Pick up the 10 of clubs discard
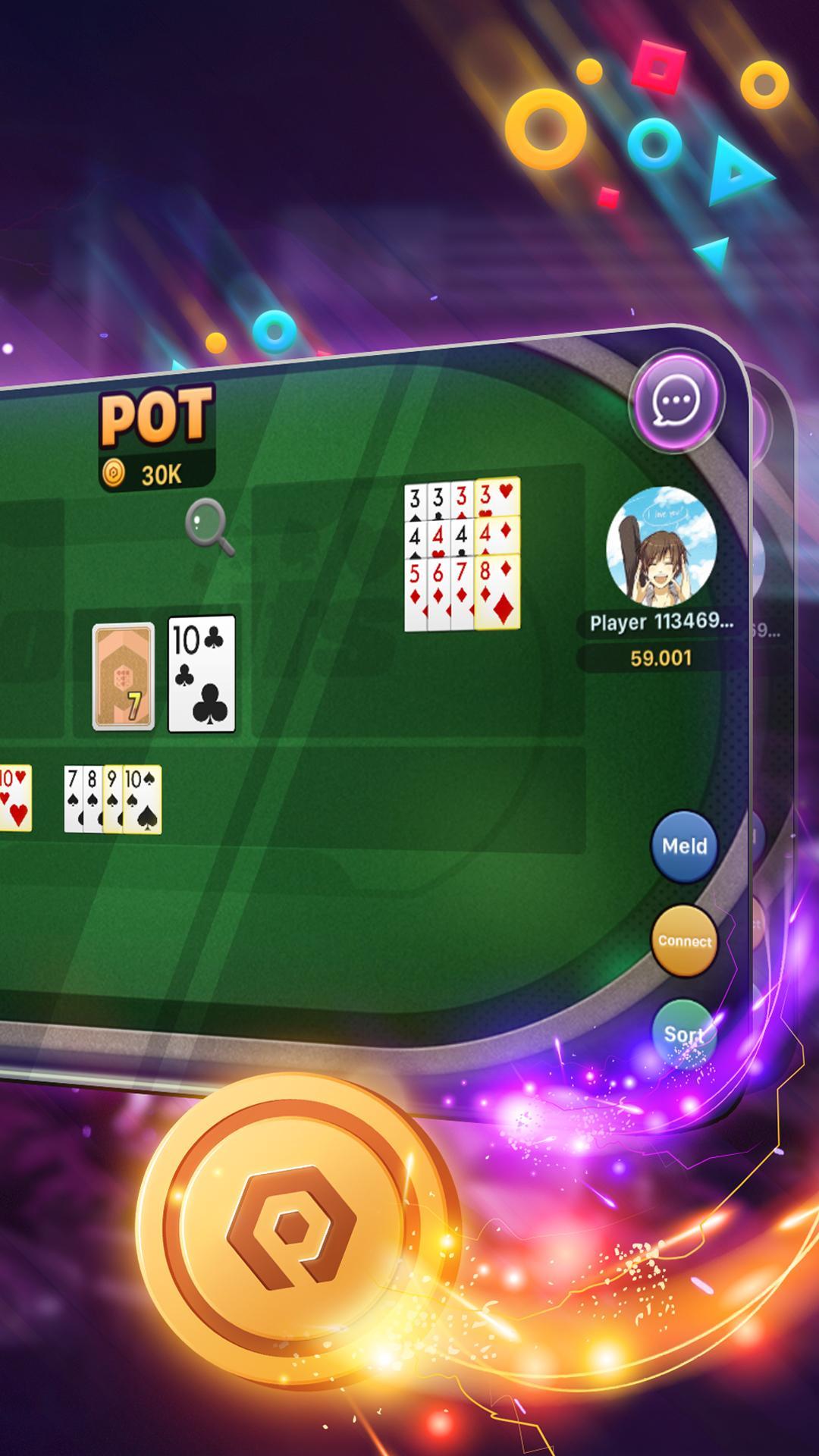819x1456 pixels. [x=202, y=673]
